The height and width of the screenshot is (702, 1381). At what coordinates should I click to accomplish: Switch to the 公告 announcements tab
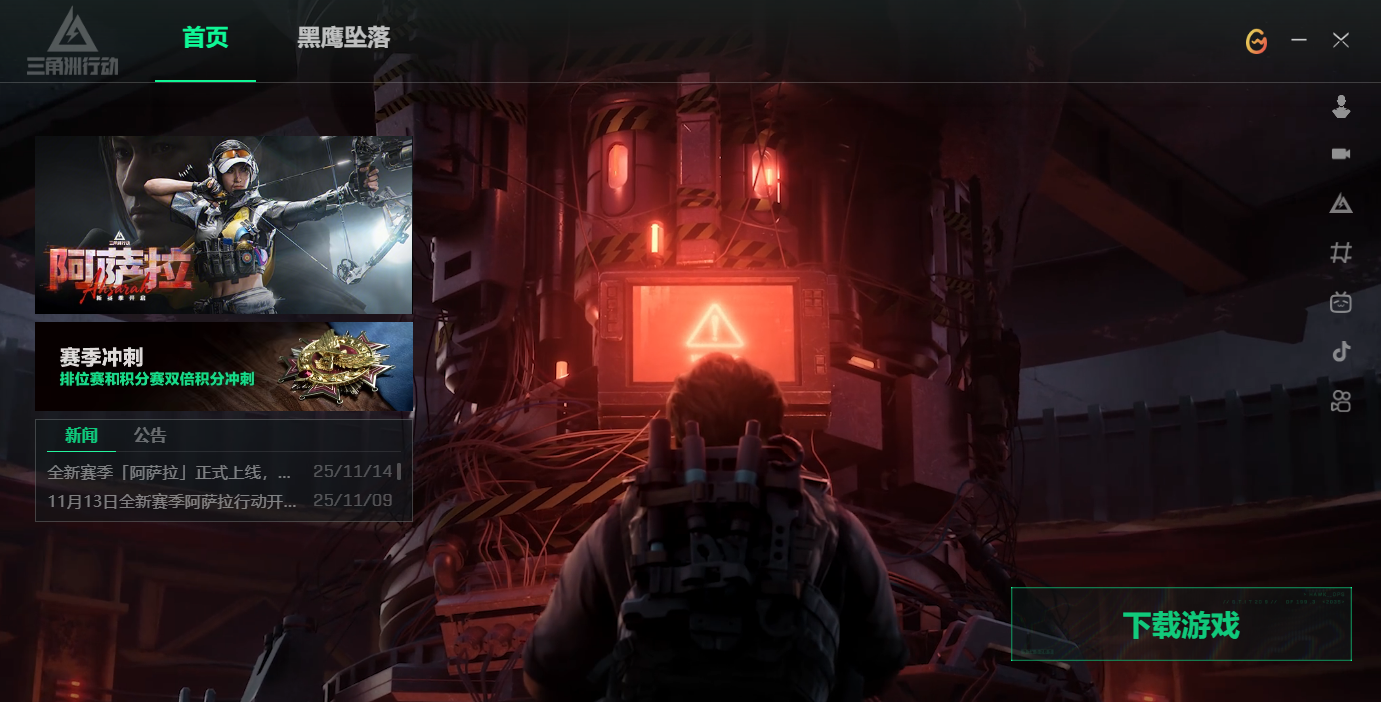point(150,435)
